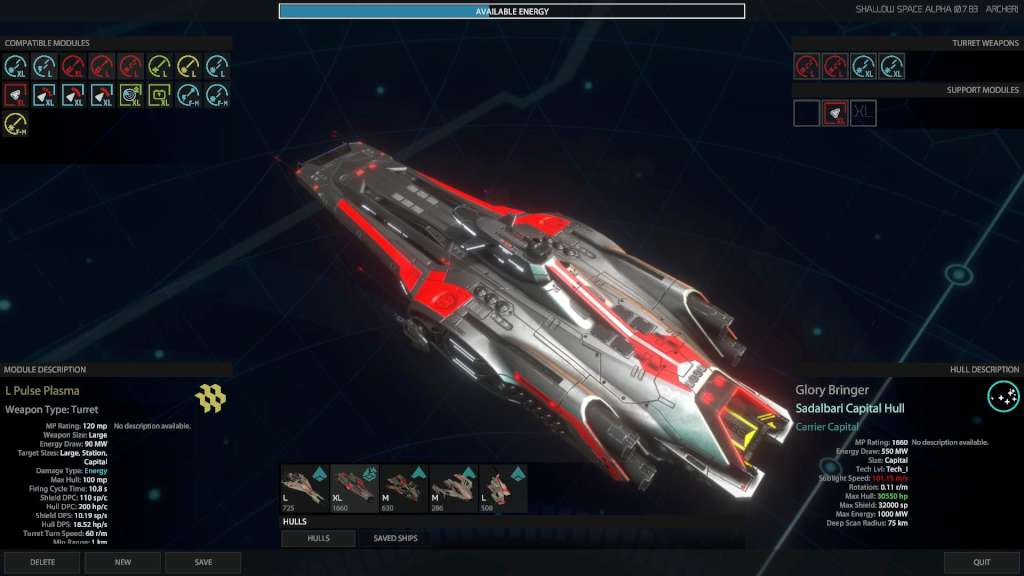
Task: Save the ship design
Action: click(x=203, y=562)
